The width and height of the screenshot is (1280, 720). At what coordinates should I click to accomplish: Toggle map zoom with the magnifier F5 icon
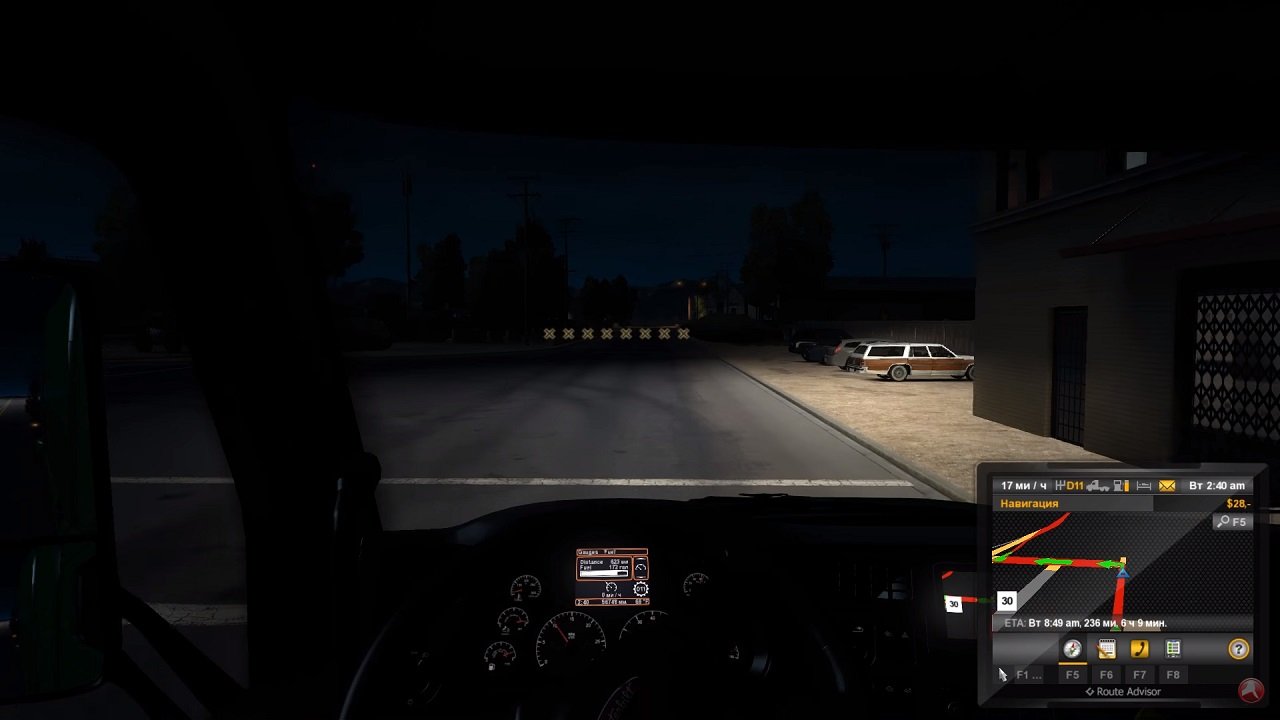(1232, 522)
